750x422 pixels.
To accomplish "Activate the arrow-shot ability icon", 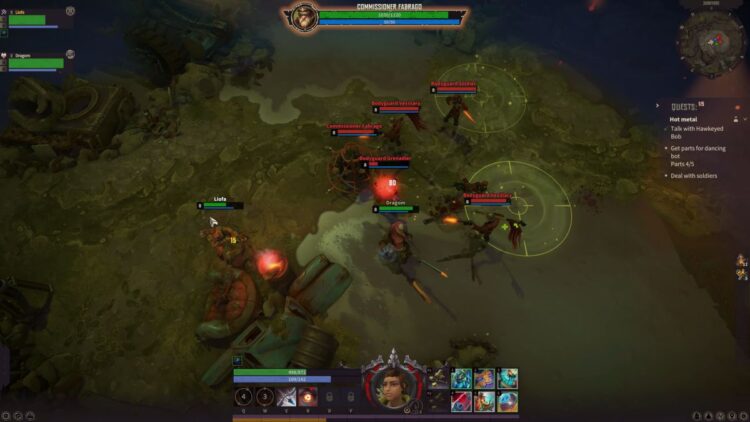I will pos(287,397).
